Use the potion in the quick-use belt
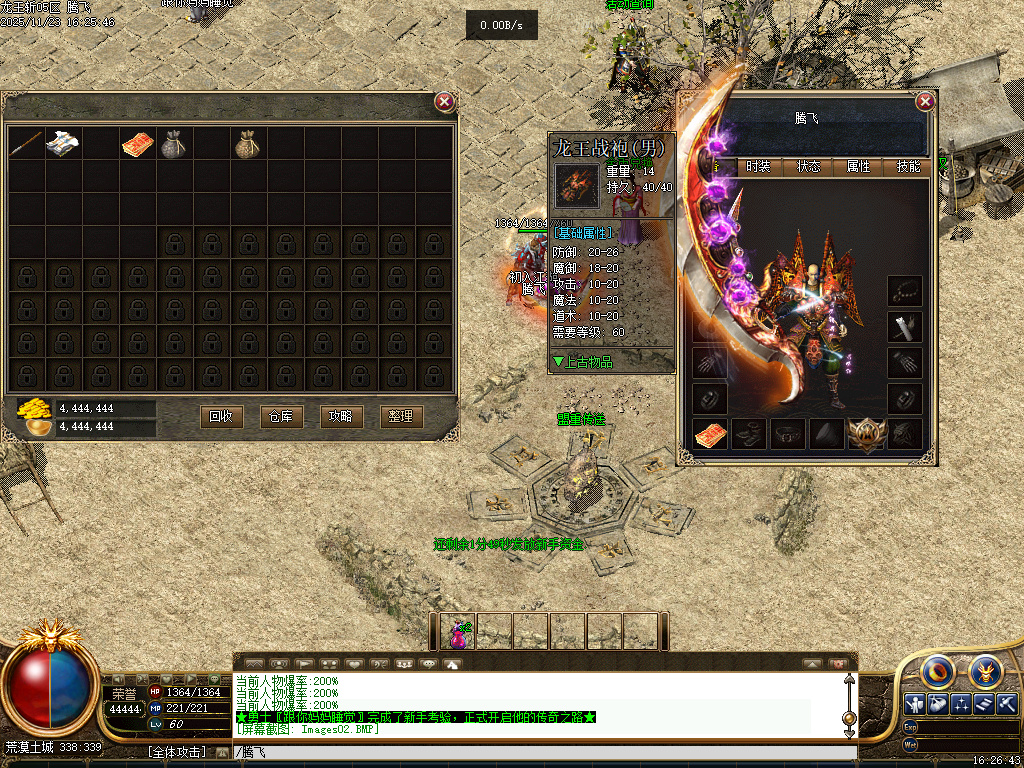 coord(458,631)
